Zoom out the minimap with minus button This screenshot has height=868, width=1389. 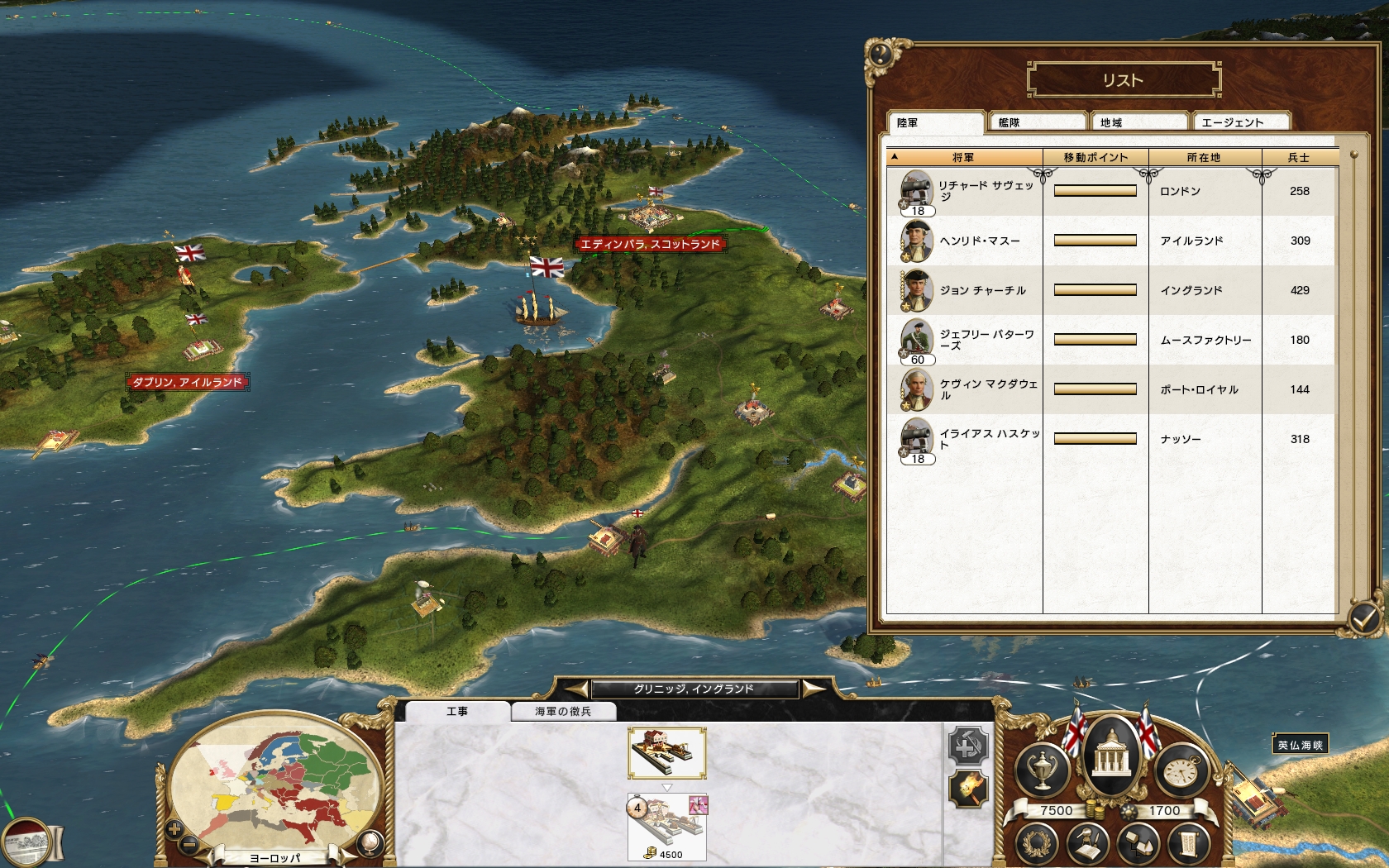click(x=190, y=844)
